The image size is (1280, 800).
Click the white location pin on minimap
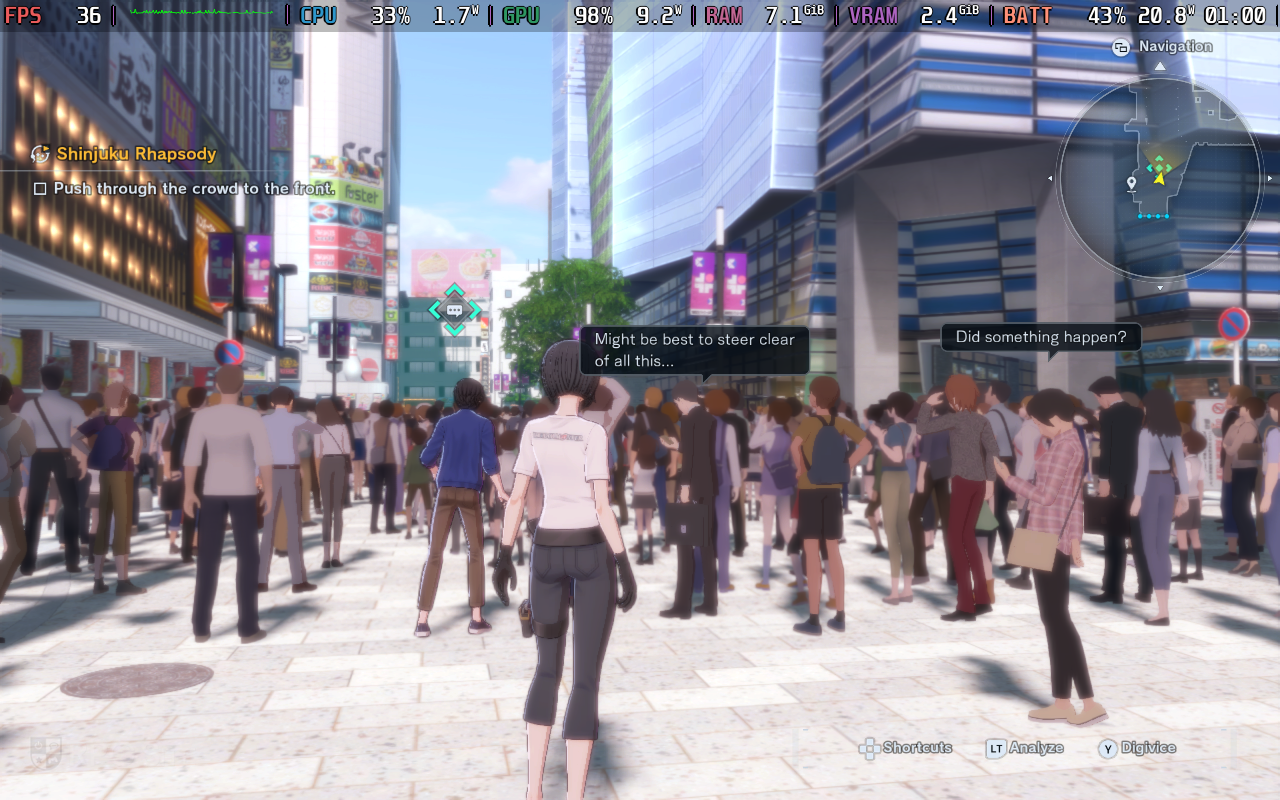pos(1131,183)
